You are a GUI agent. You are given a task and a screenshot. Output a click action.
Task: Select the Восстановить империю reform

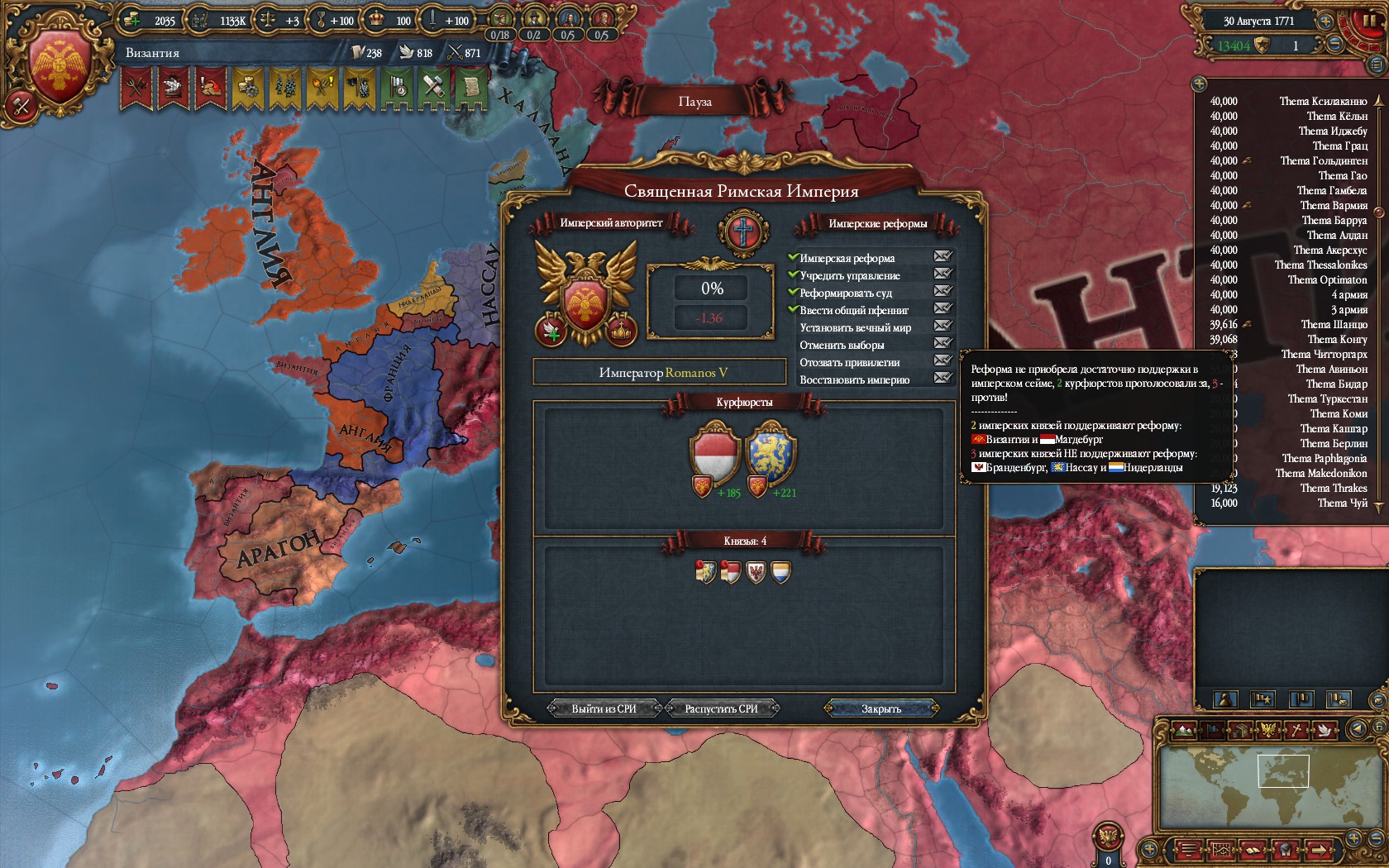854,379
